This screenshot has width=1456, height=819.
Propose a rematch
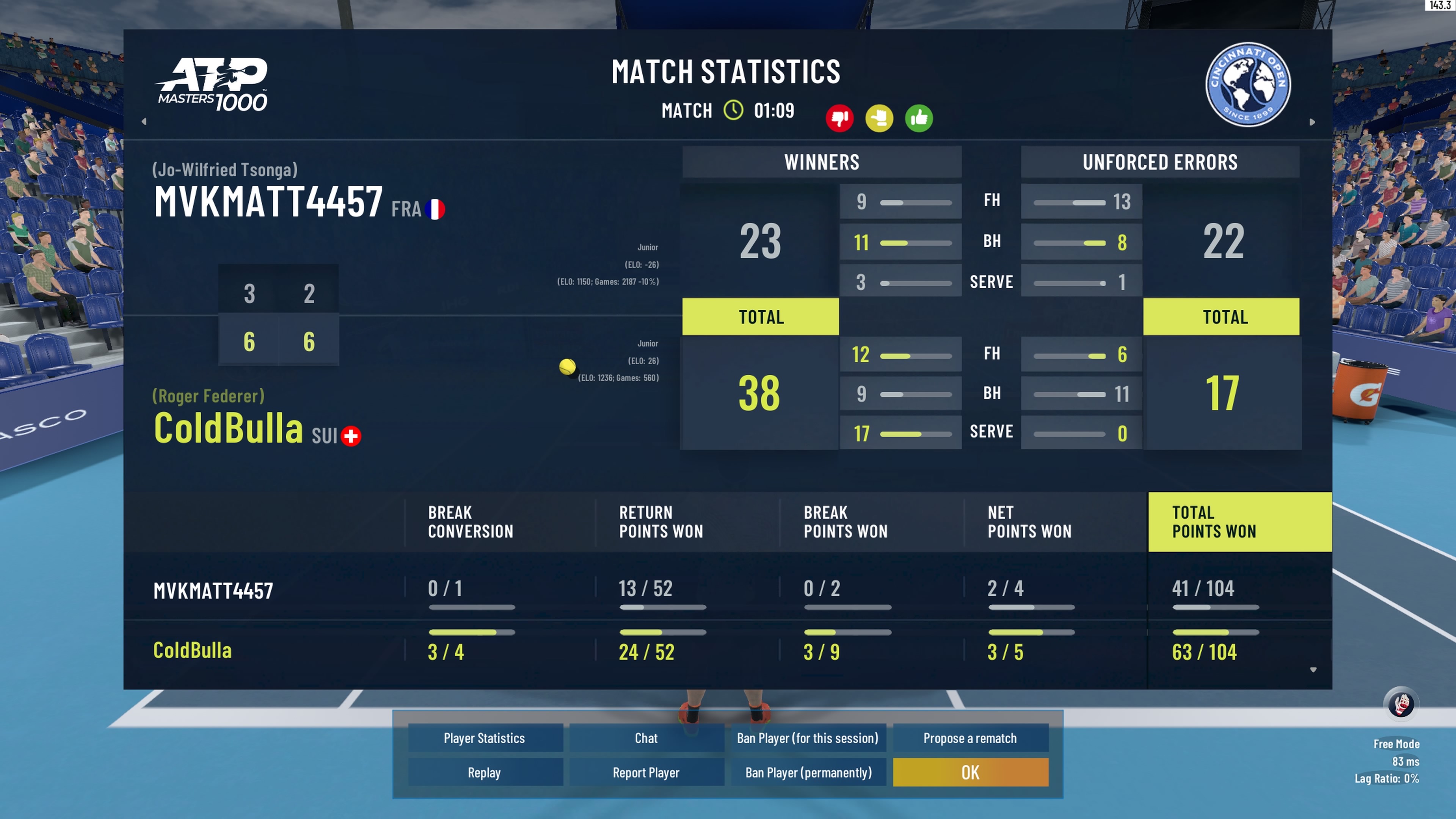pyautogui.click(x=970, y=738)
